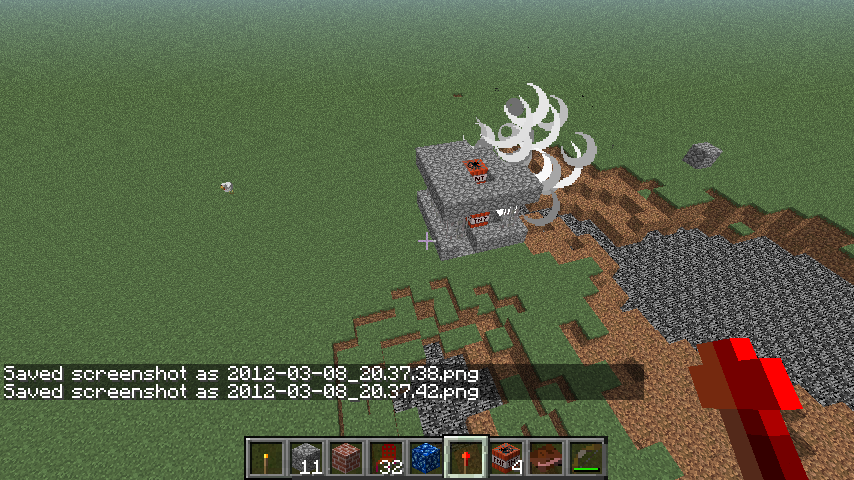Select the highlighted redstone torch slot
The height and width of the screenshot is (480, 854).
[x=465, y=458]
